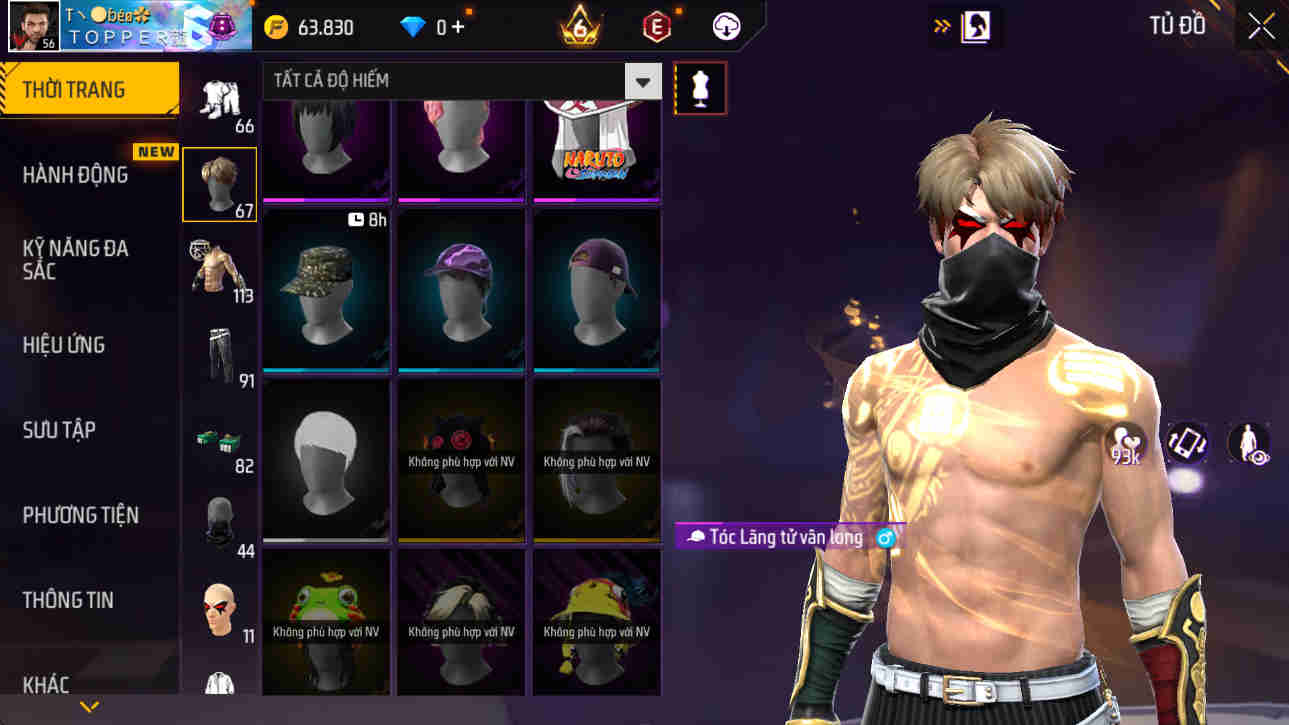Select the camouflage cap with 8h timer
Screen dimensions: 1289x725
(x=325, y=290)
